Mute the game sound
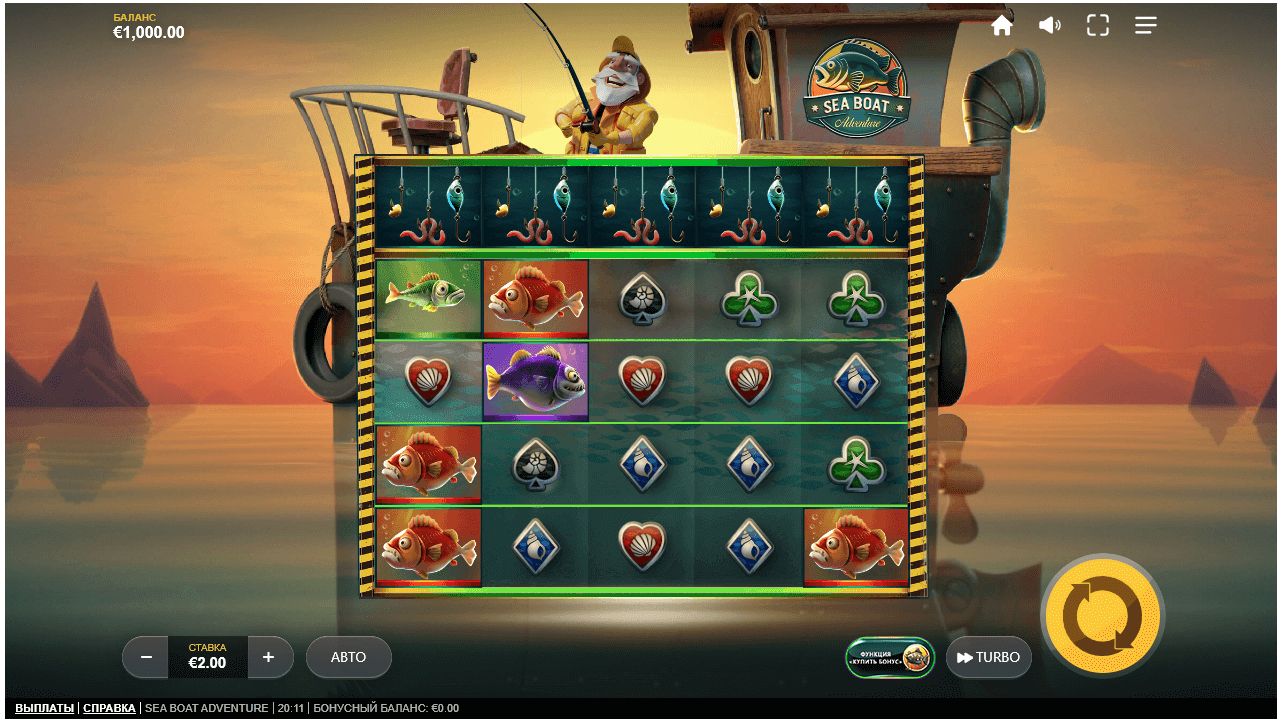Screen dimensions: 1281x722 coord(1049,26)
